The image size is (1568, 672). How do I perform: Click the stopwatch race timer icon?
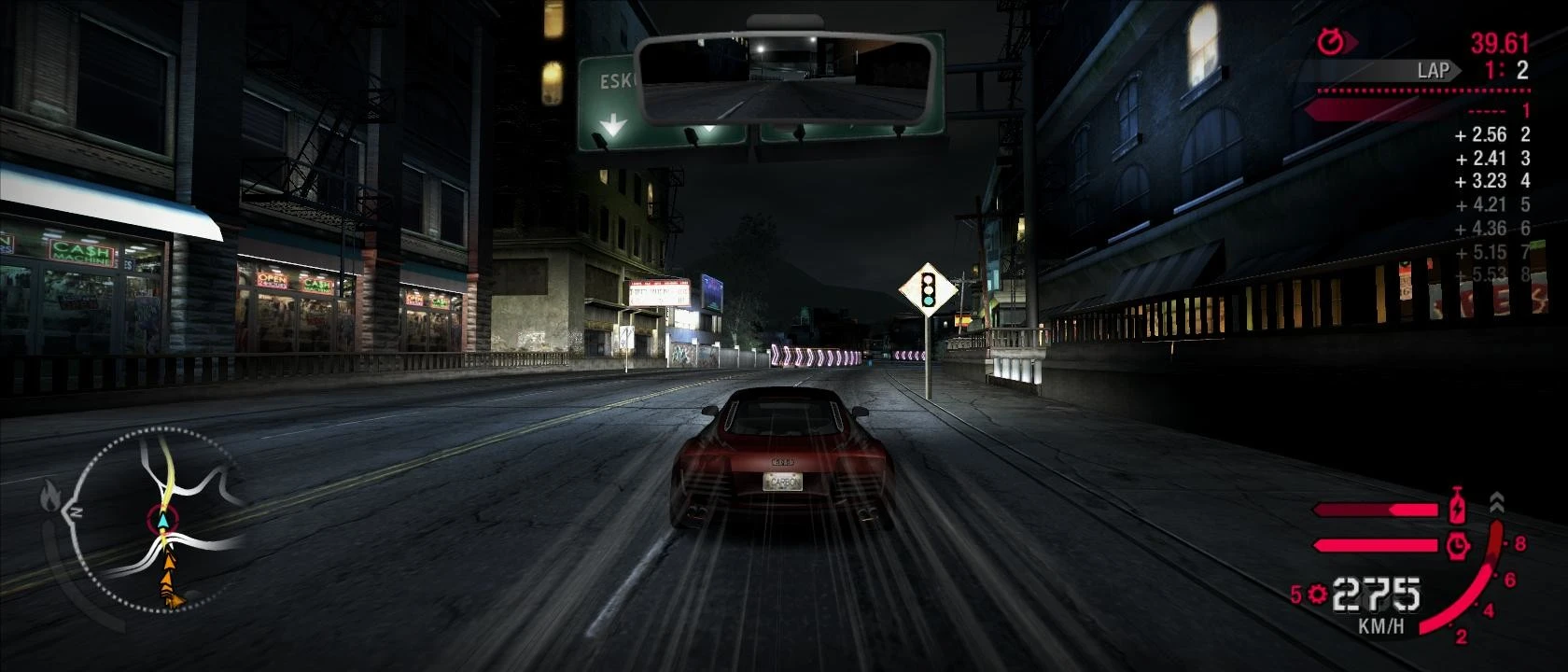tap(1331, 41)
